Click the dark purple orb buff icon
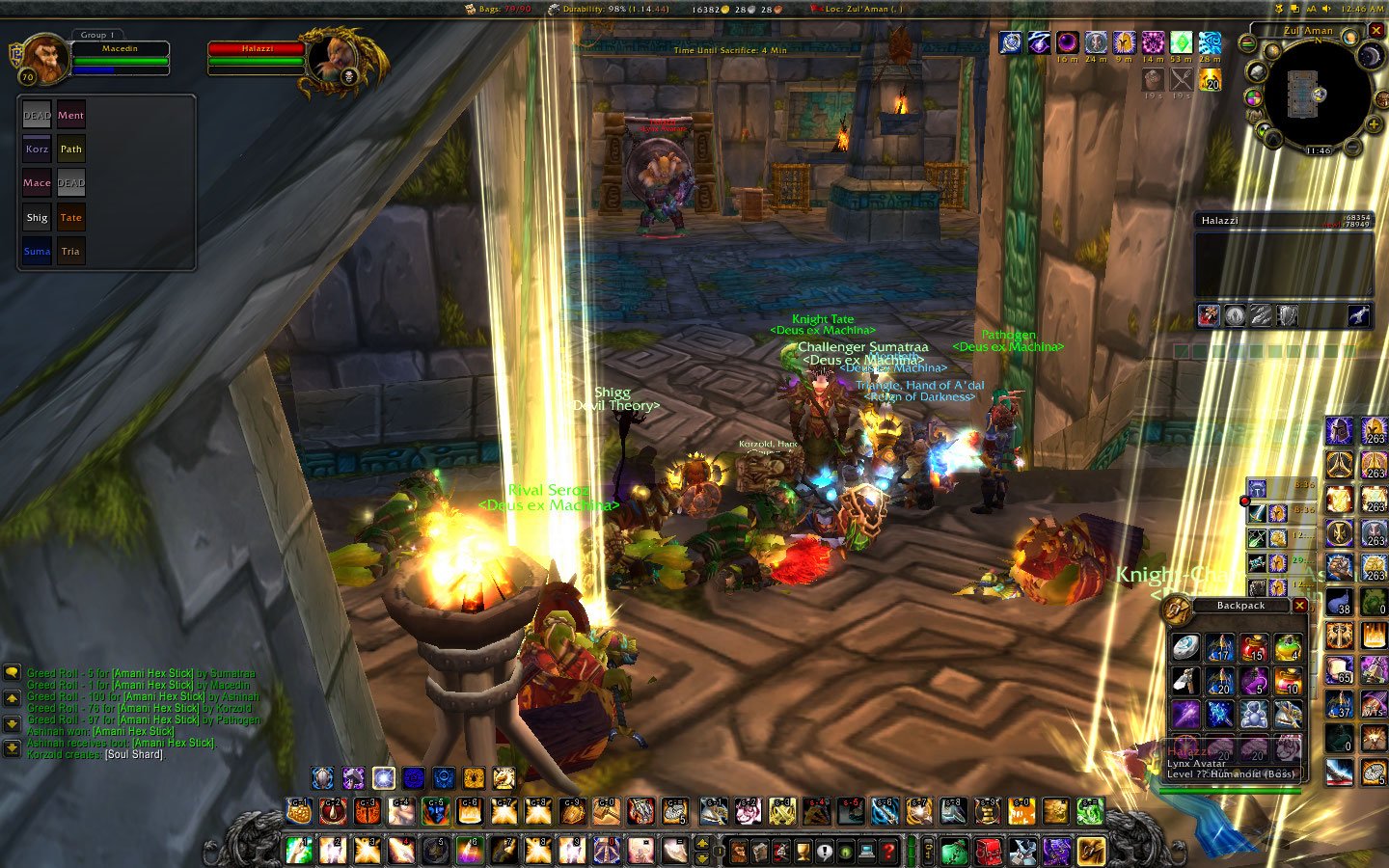Viewport: 1389px width, 868px height. 1068,42
